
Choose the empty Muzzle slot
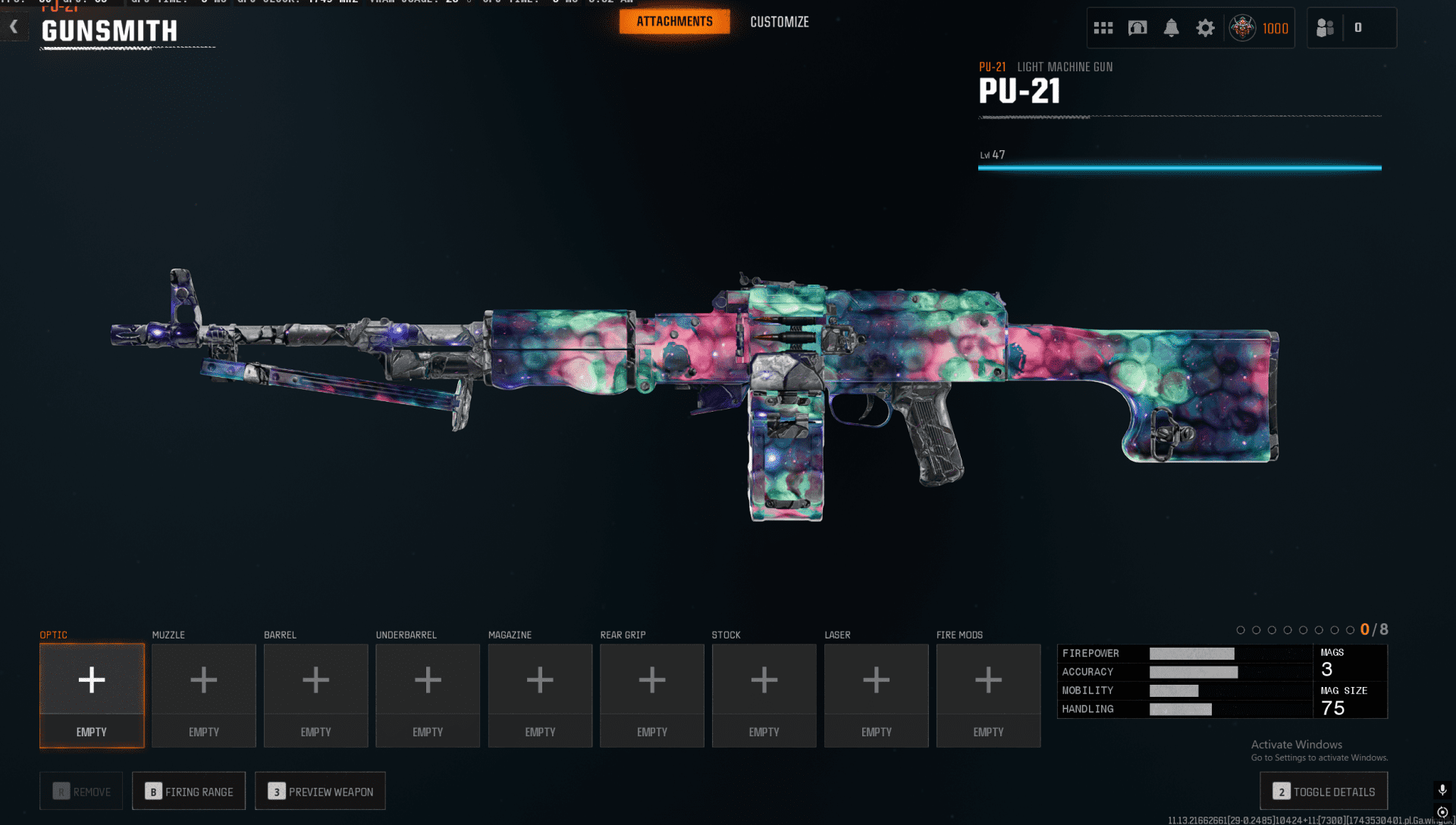[x=204, y=695]
